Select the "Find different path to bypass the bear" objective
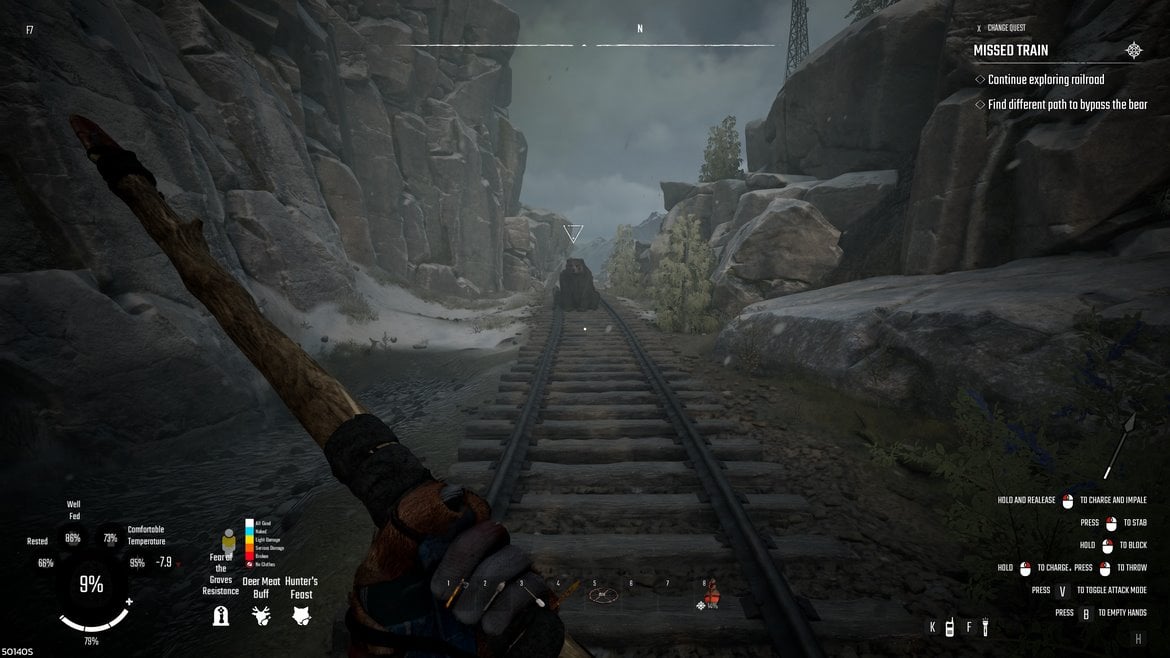This screenshot has width=1170, height=658. pos(1066,104)
